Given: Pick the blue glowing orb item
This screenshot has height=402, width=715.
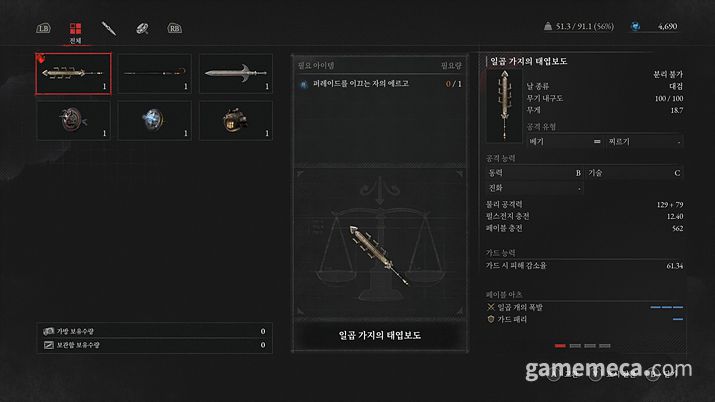Looking at the screenshot, I should (x=154, y=120).
